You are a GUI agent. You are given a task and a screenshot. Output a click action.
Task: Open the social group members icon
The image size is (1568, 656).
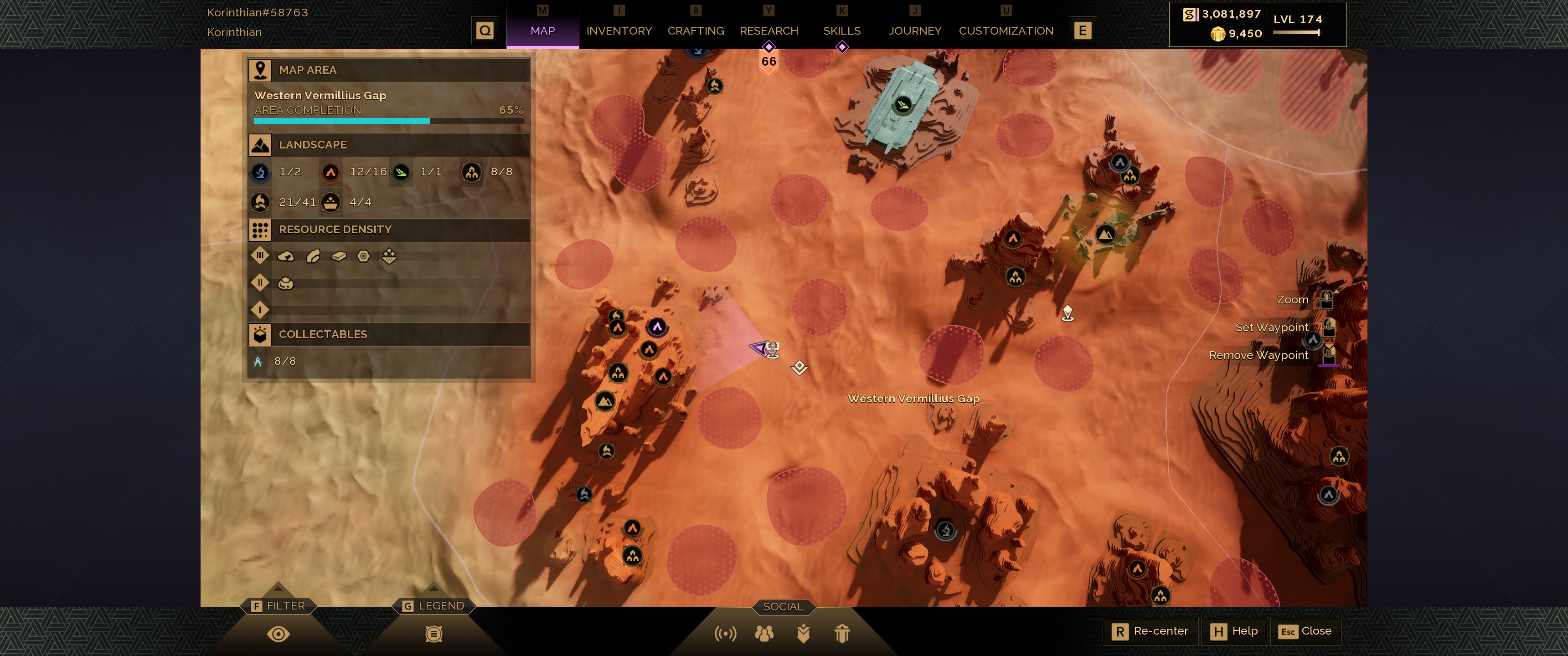764,634
